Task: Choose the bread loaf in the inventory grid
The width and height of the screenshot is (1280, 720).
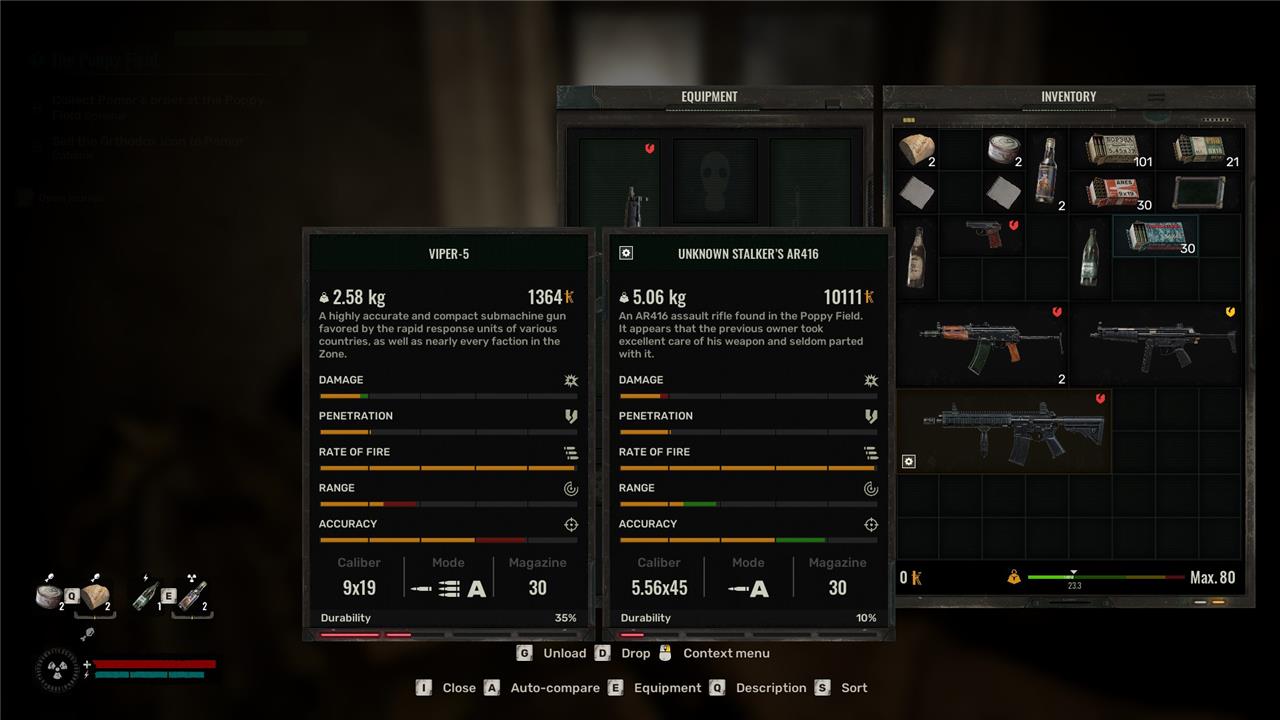Action: [914, 150]
